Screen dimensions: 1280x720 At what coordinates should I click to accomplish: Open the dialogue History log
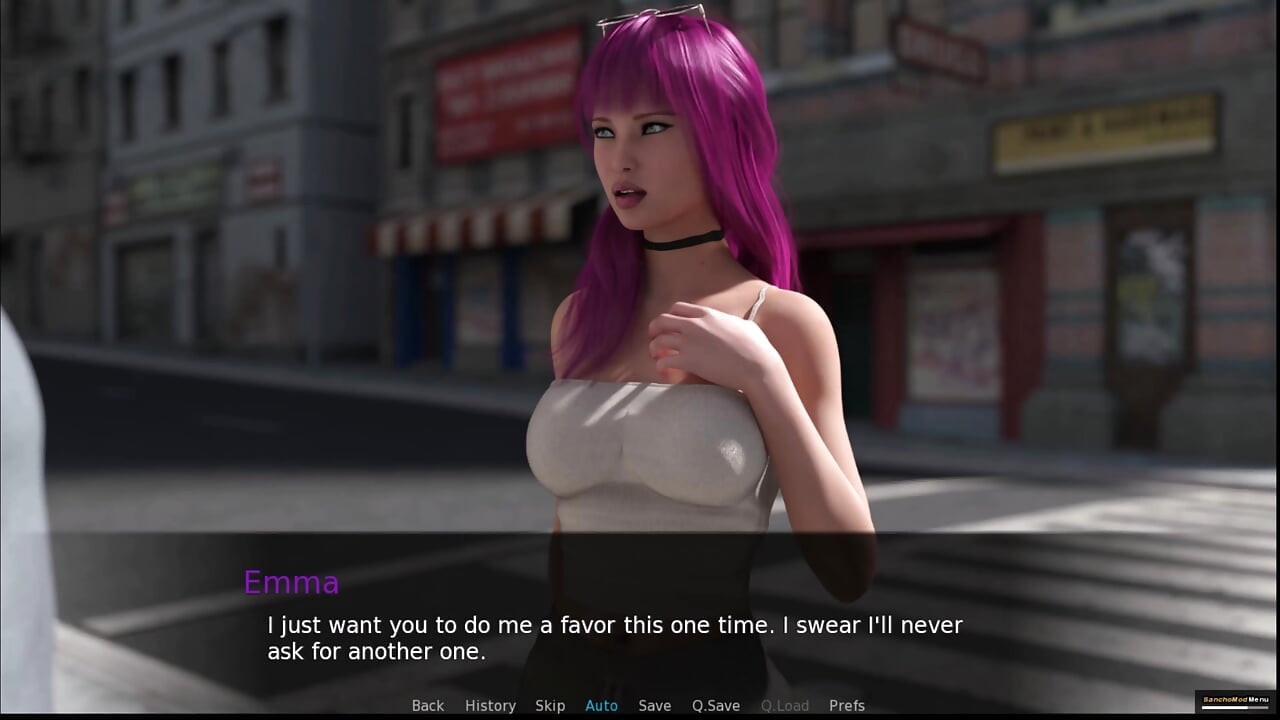(x=490, y=706)
